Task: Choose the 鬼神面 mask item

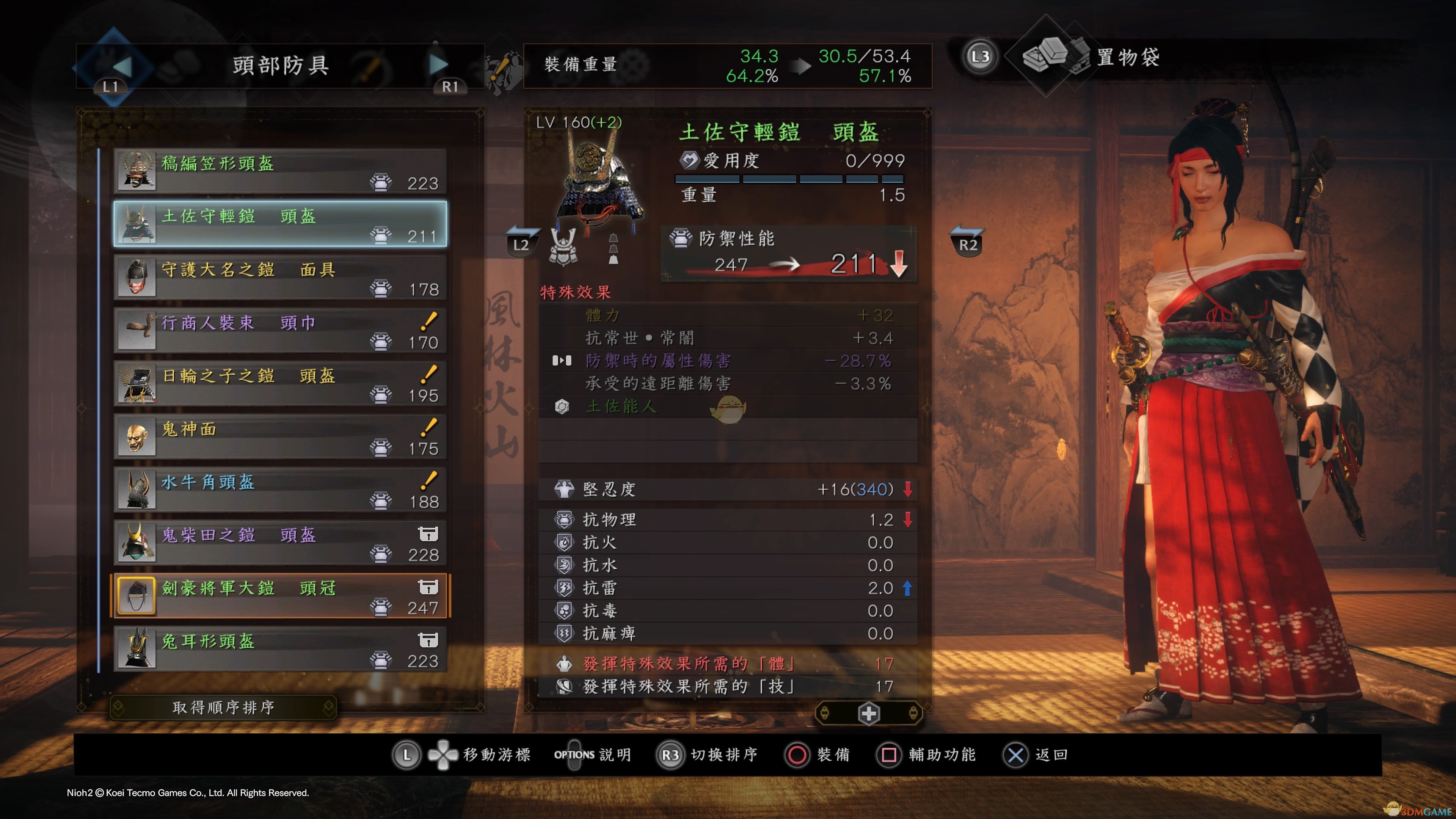Action: (280, 437)
